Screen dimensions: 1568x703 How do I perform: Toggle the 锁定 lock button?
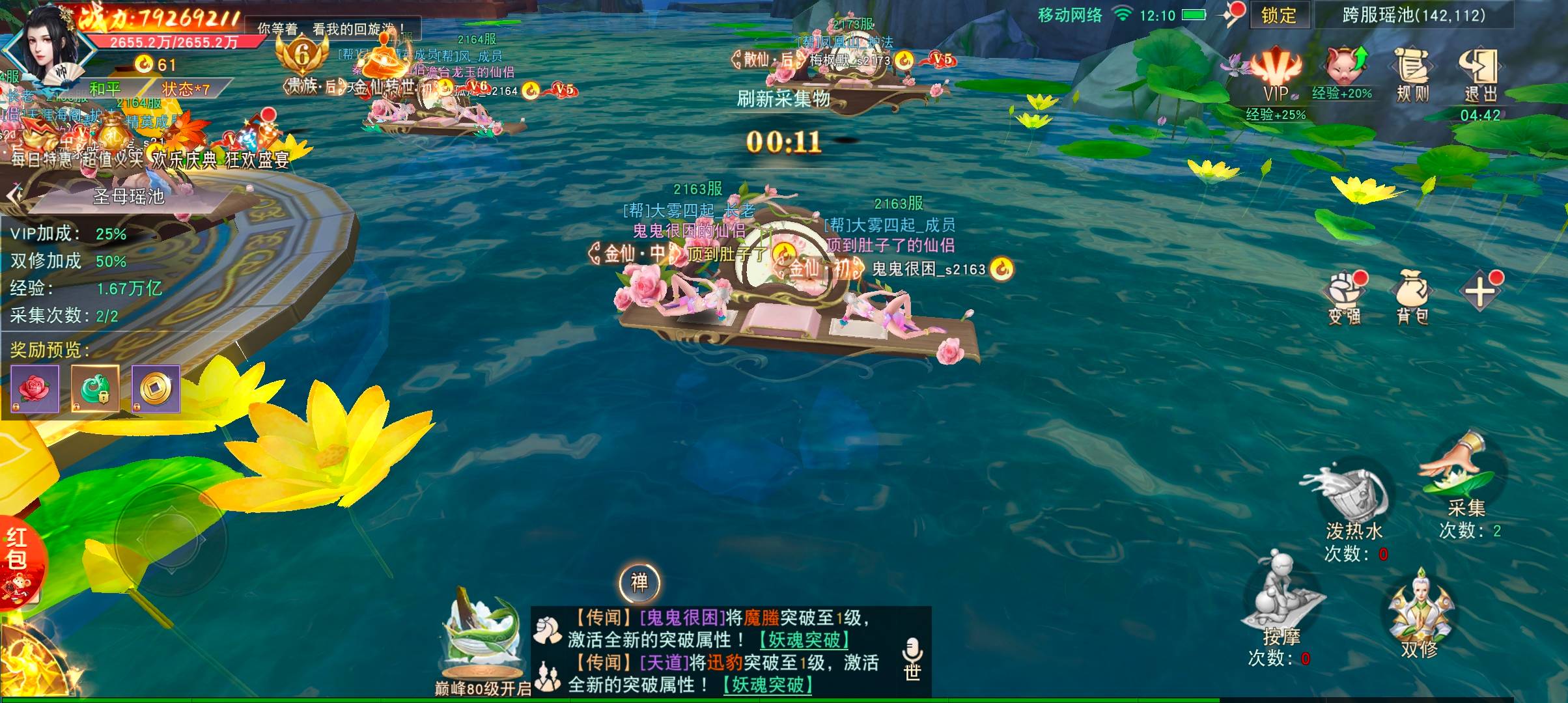(1278, 16)
